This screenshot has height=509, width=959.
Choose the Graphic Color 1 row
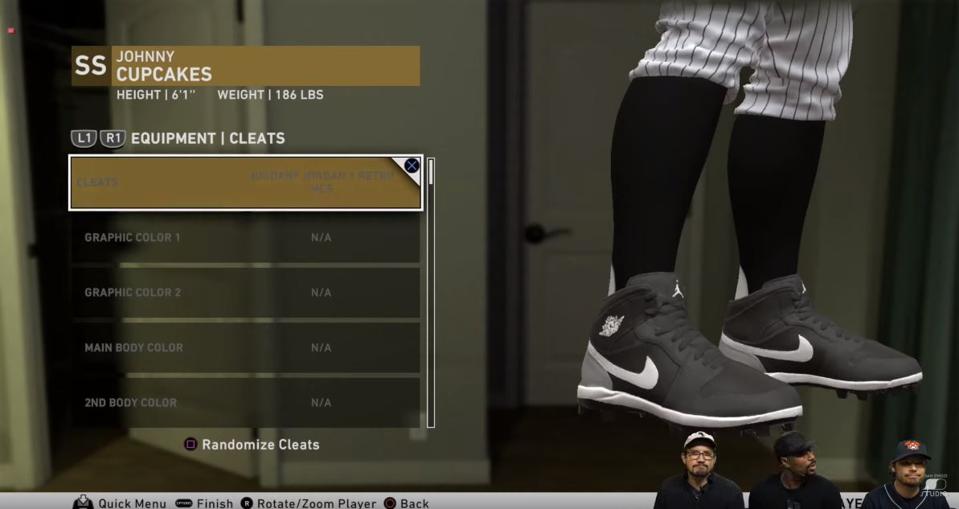245,238
